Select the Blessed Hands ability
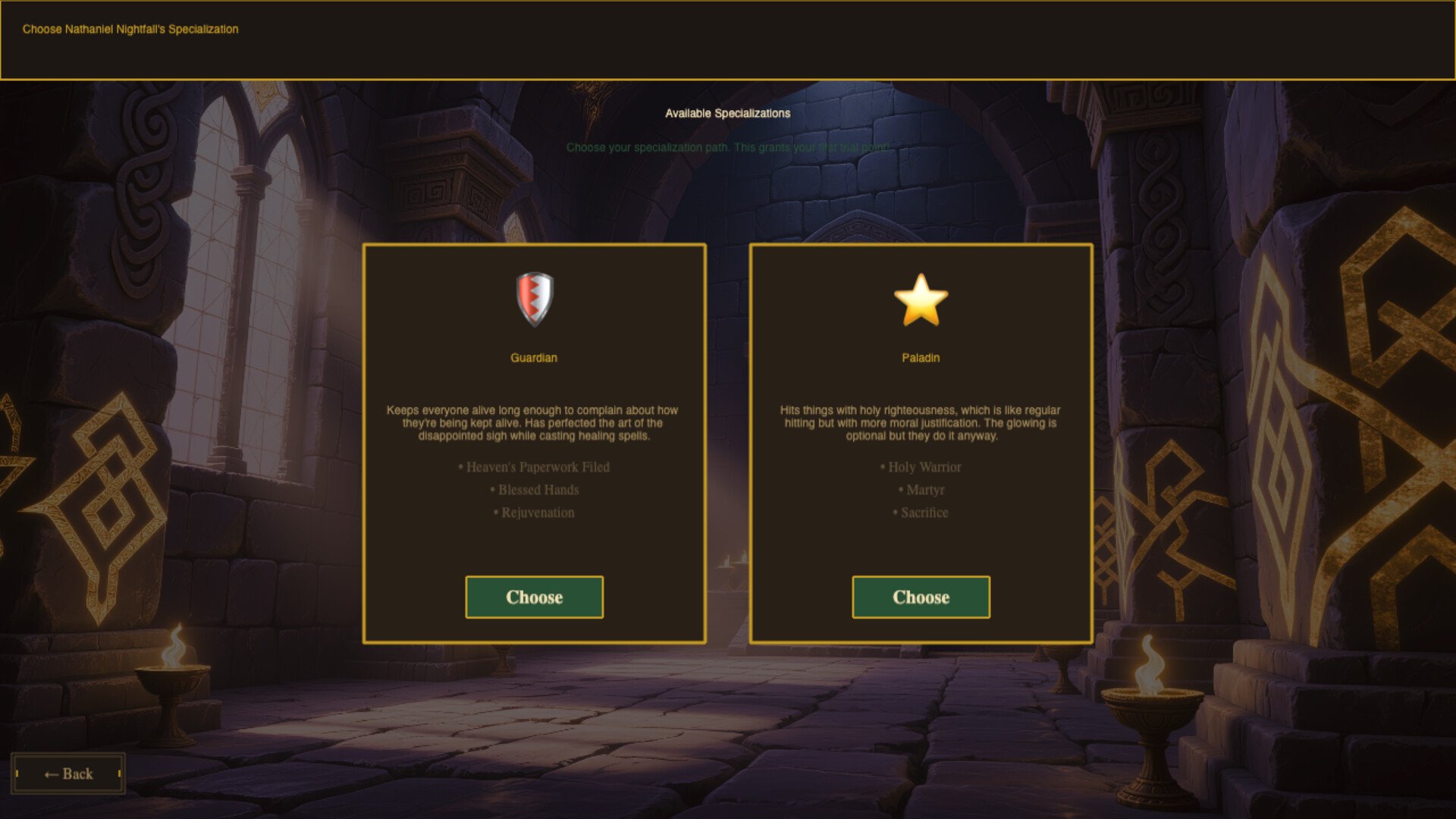 point(534,490)
